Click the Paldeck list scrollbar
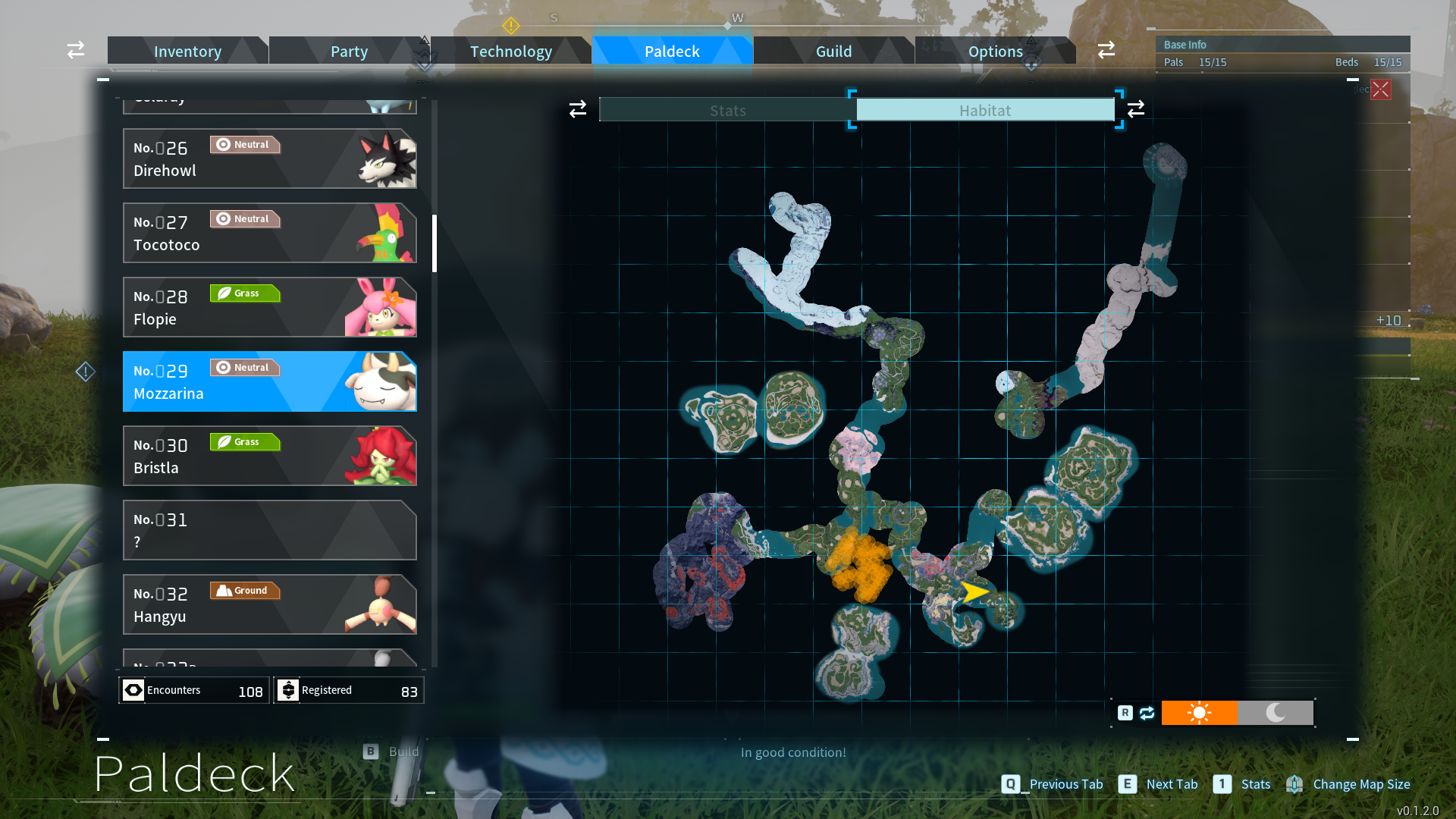The width and height of the screenshot is (1456, 819). pyautogui.click(x=435, y=243)
